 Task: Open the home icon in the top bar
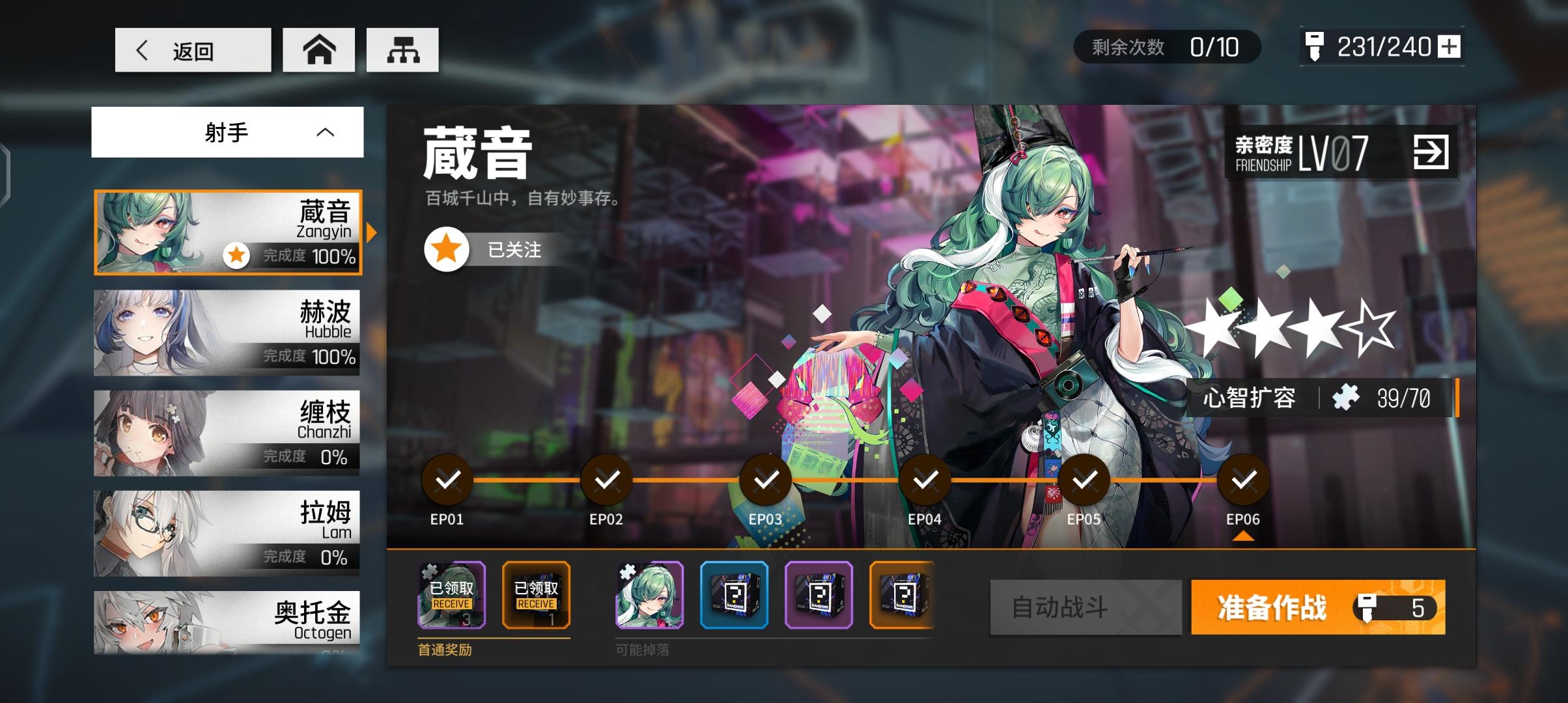(x=318, y=49)
